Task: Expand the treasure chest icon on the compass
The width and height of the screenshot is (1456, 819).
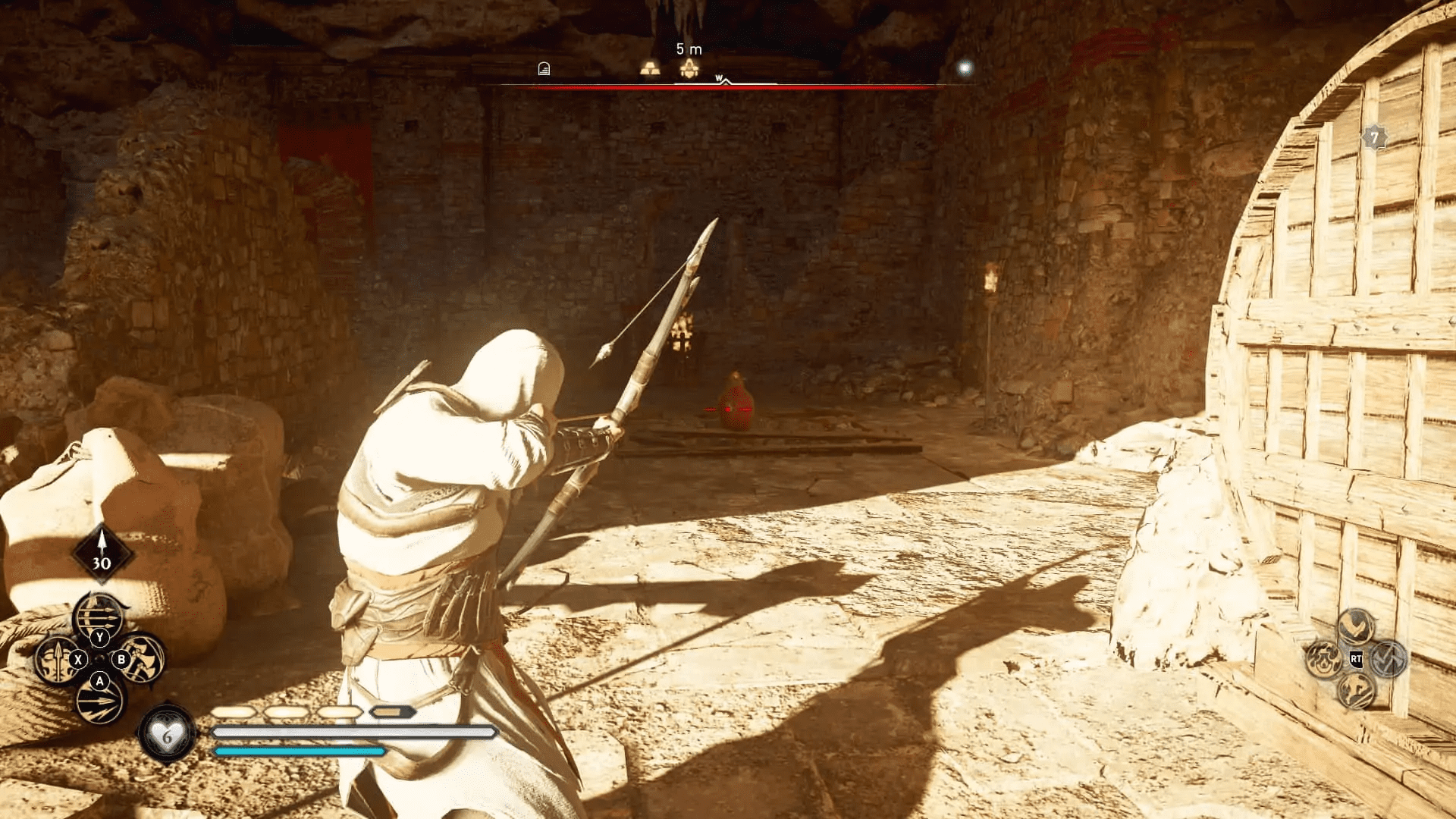Action: click(x=689, y=69)
